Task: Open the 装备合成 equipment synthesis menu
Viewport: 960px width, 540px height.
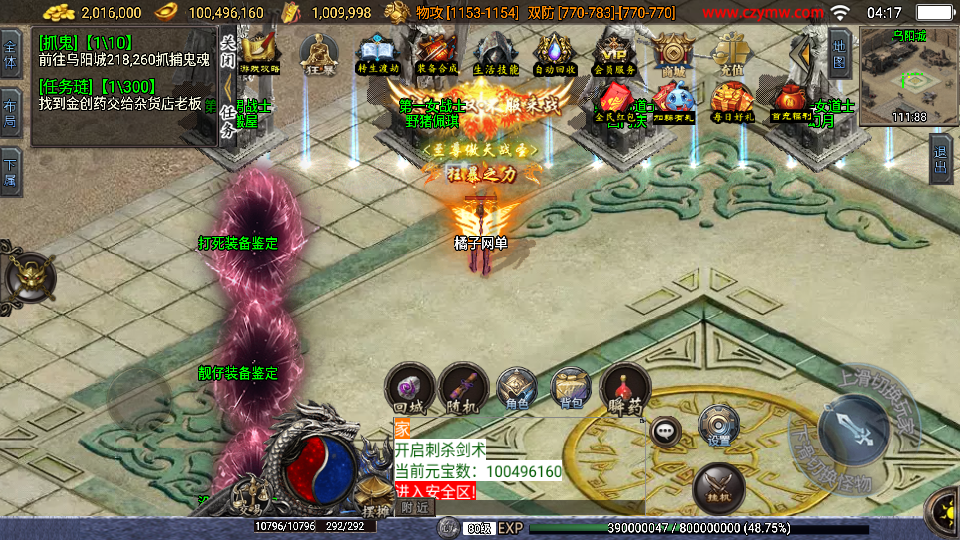Action: pyautogui.click(x=436, y=52)
